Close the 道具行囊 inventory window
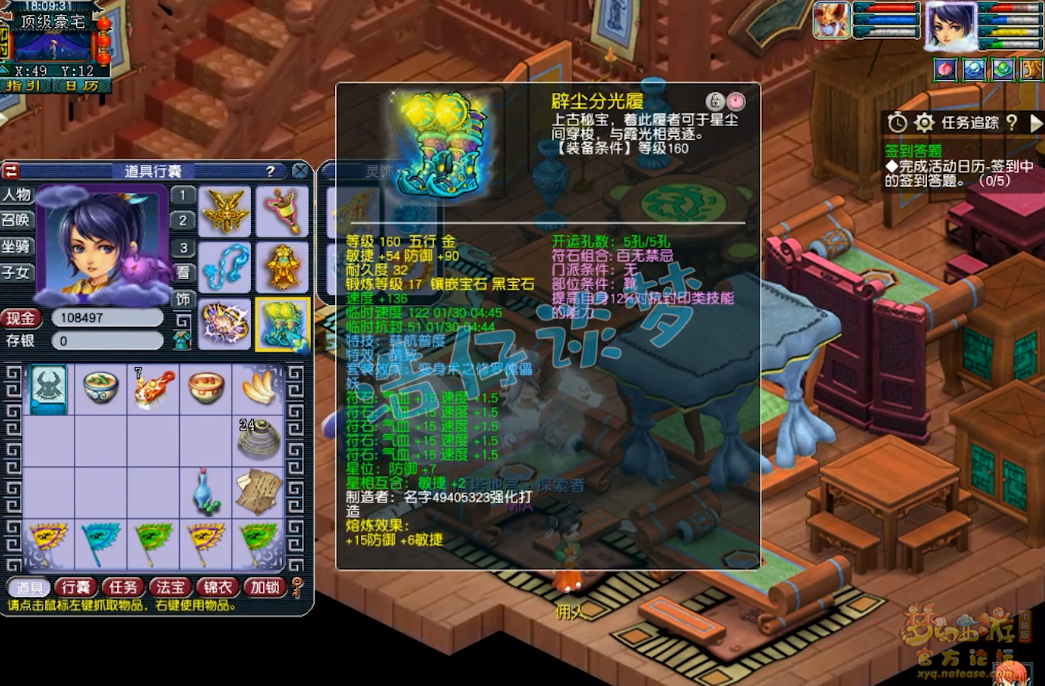The height and width of the screenshot is (686, 1045). 300,171
